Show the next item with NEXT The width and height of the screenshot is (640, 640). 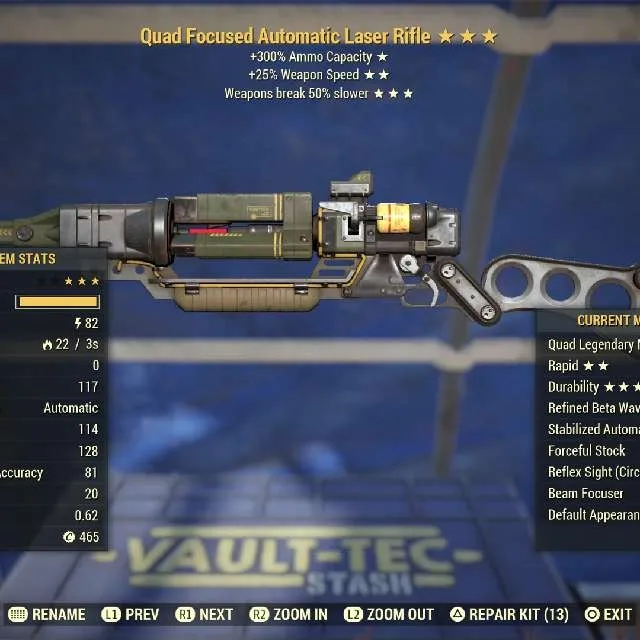204,615
